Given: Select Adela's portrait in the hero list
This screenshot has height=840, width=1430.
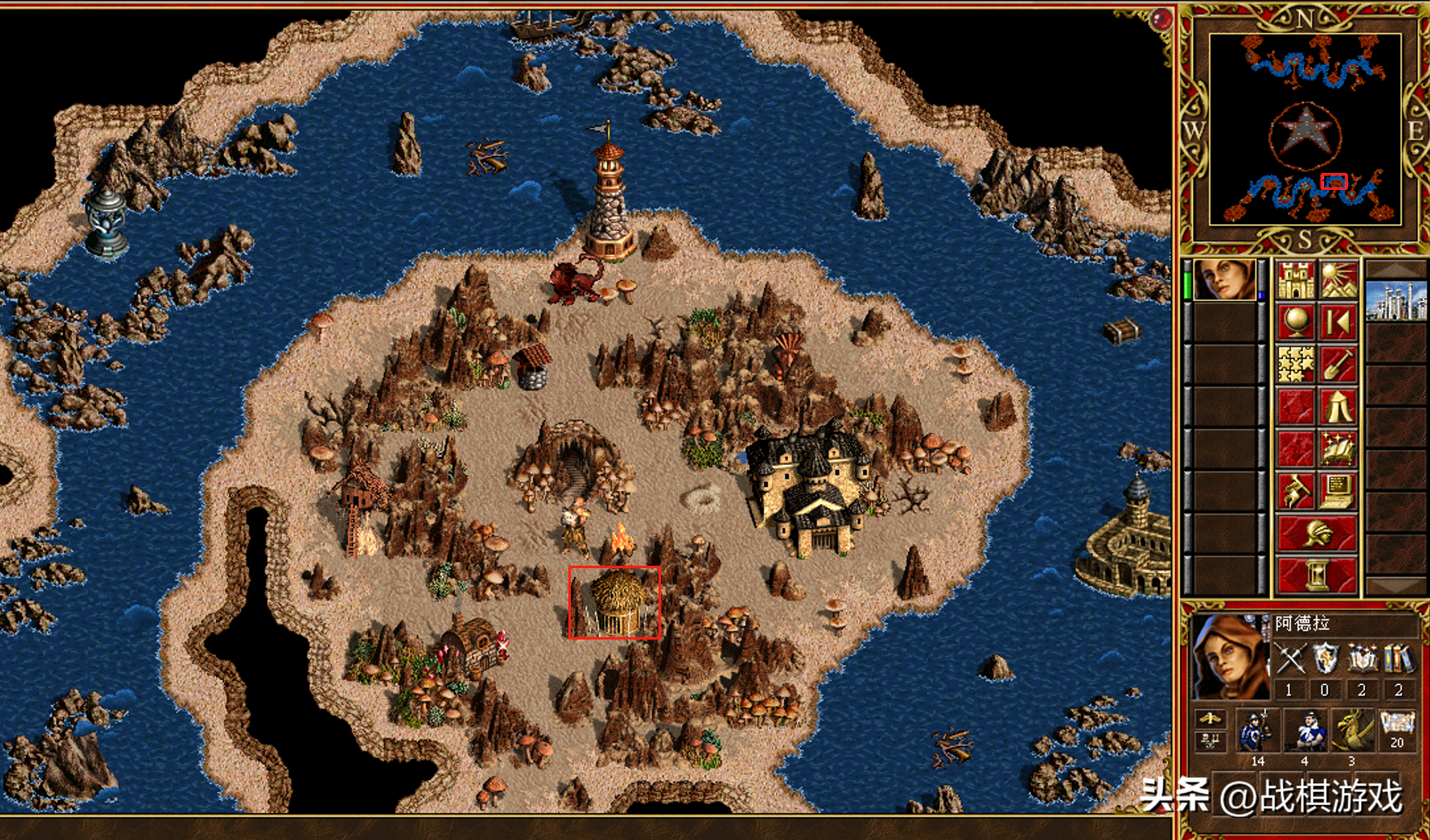Looking at the screenshot, I should (1224, 280).
